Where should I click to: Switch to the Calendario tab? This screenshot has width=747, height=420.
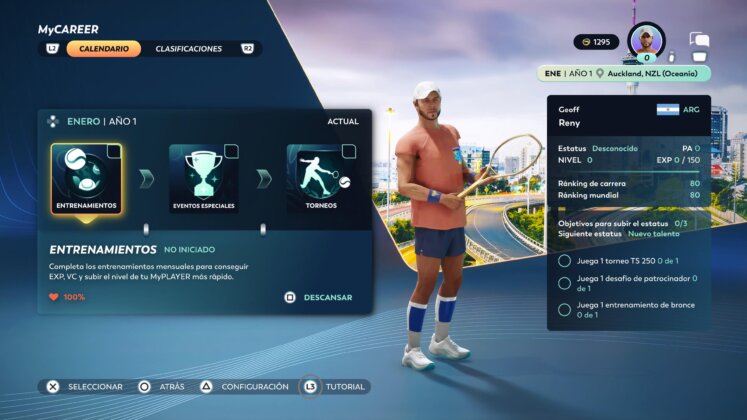103,49
